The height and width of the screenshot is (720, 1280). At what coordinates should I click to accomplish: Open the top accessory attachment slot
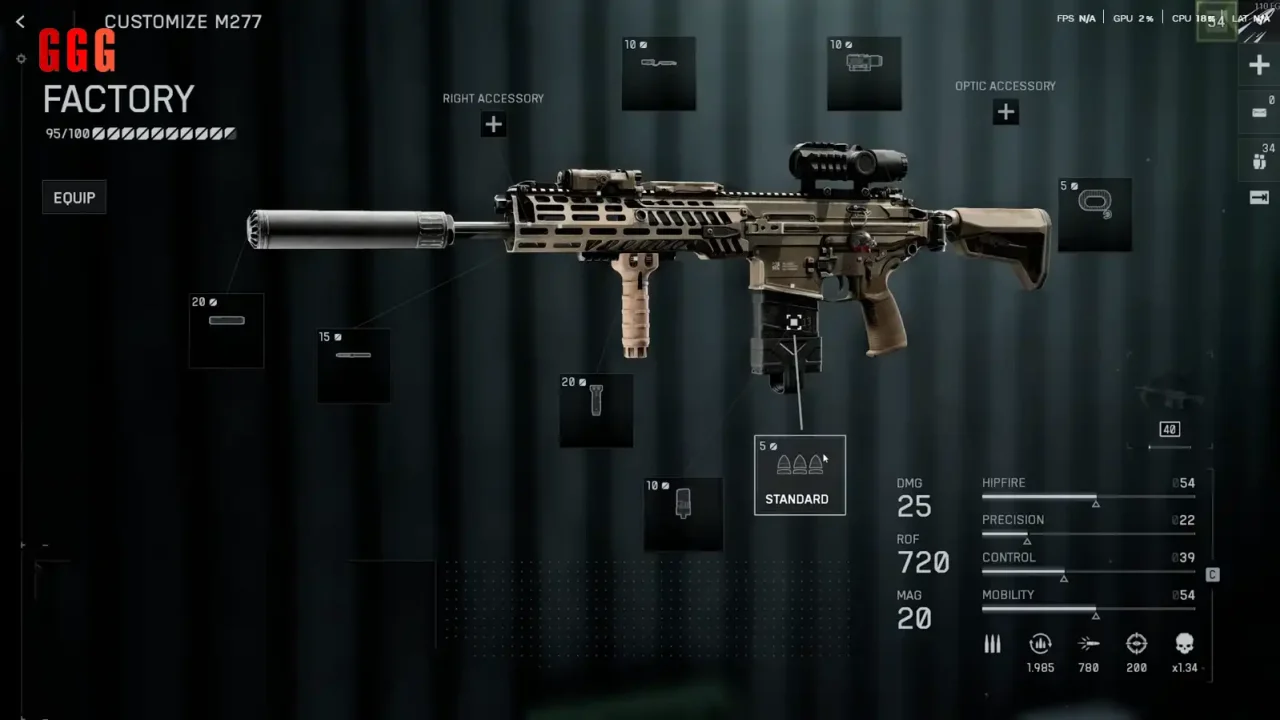(658, 73)
